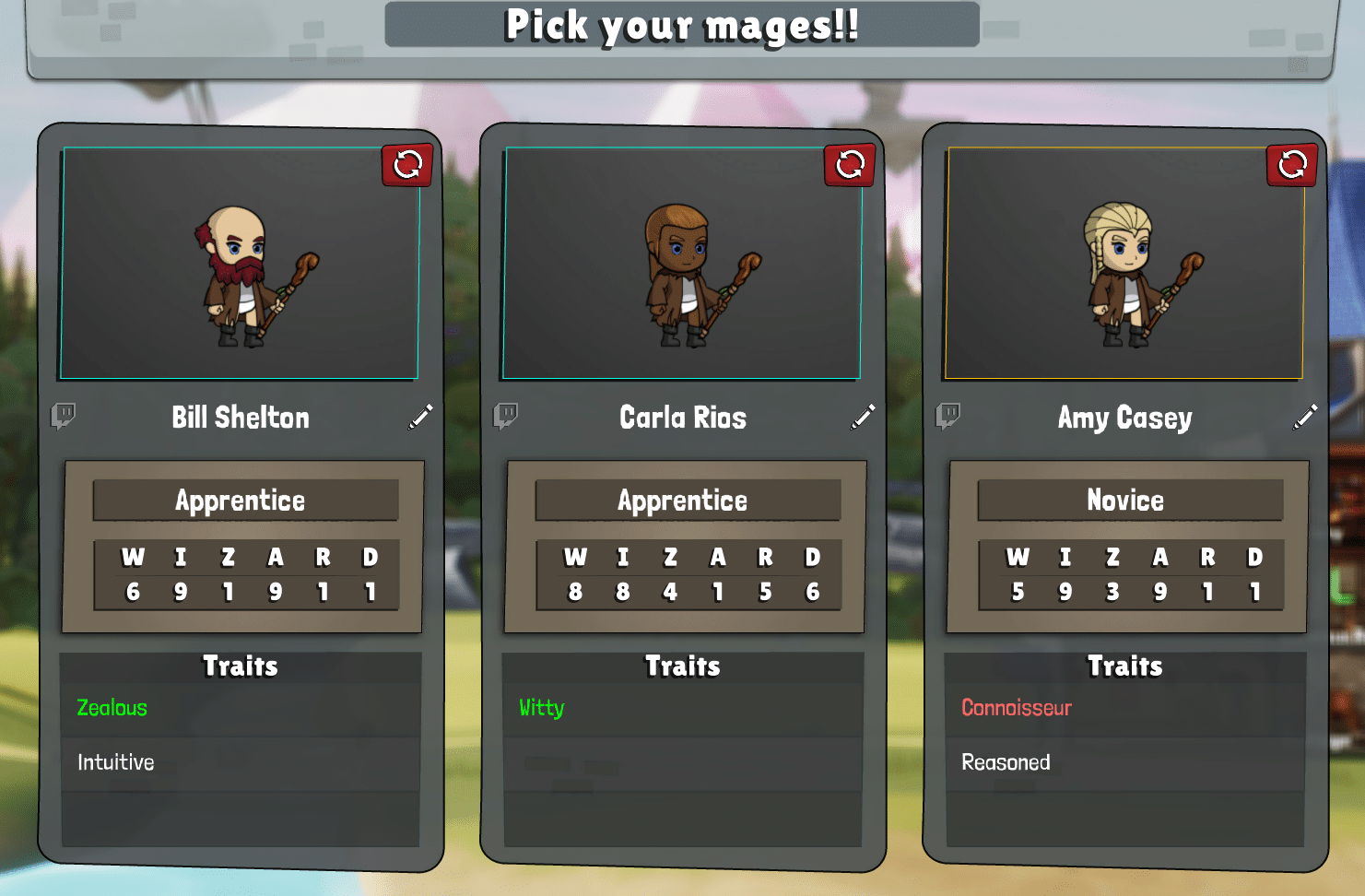Open Bill Shelton's Apprentice rank selector
1365x896 pixels.
[241, 501]
